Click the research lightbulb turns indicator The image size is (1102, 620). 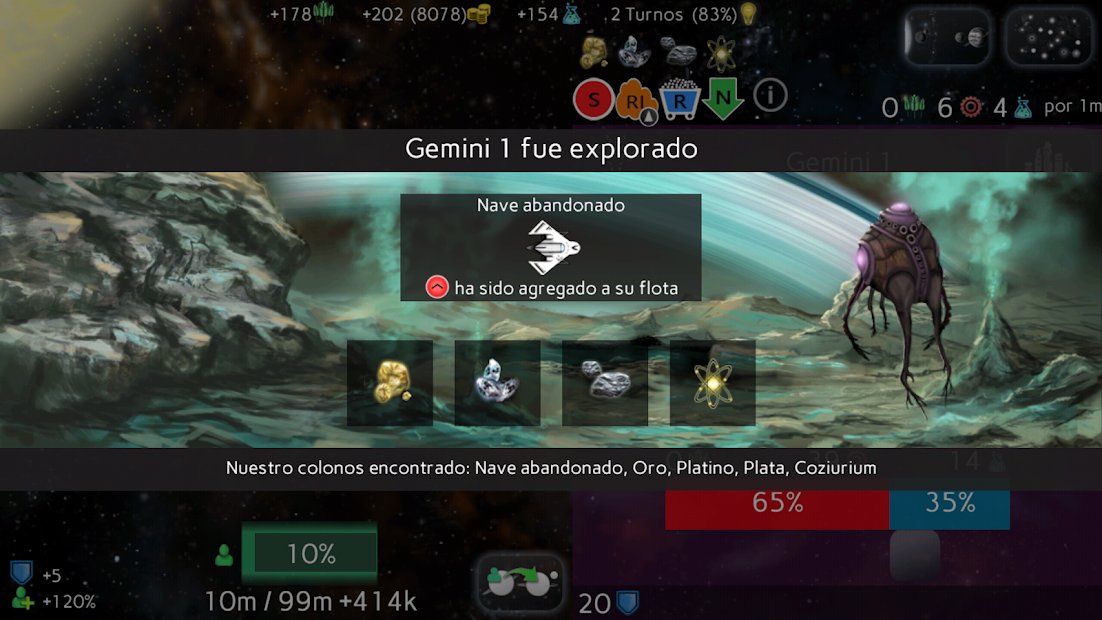(x=747, y=14)
